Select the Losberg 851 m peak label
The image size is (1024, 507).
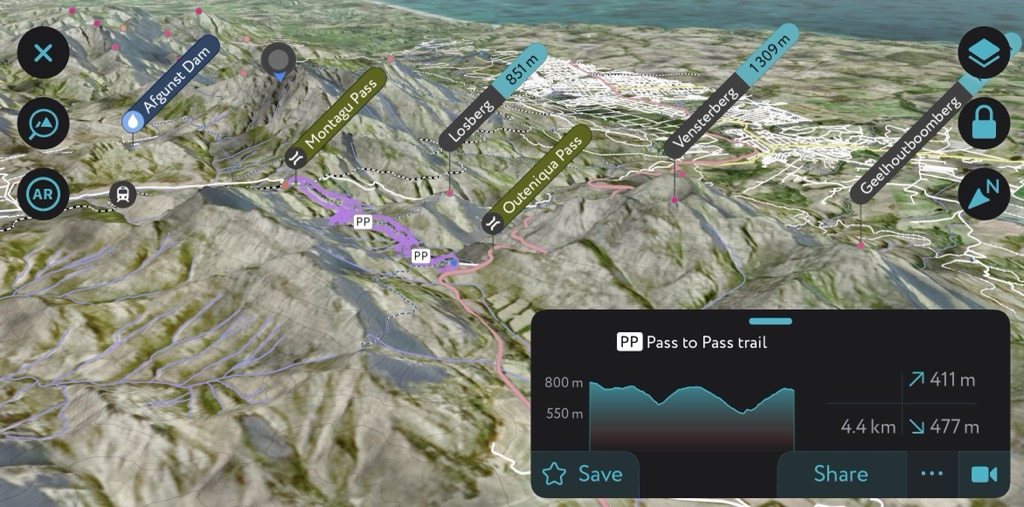(495, 95)
